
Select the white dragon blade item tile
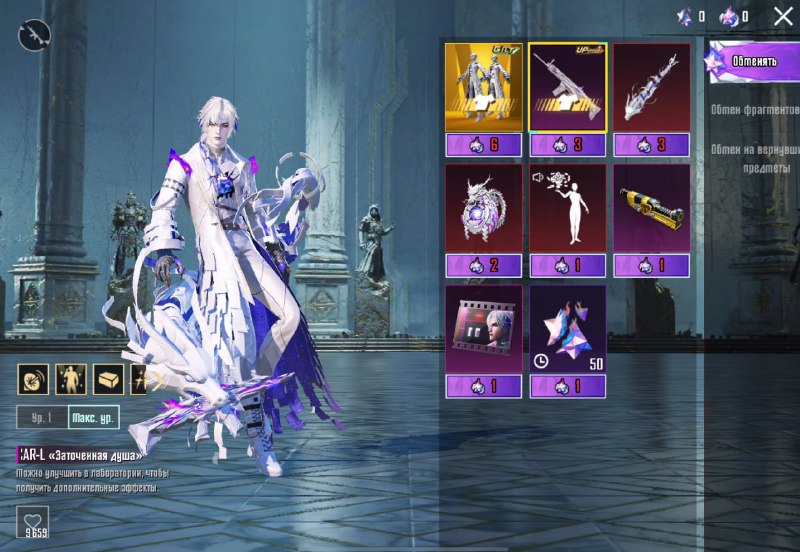tap(651, 89)
